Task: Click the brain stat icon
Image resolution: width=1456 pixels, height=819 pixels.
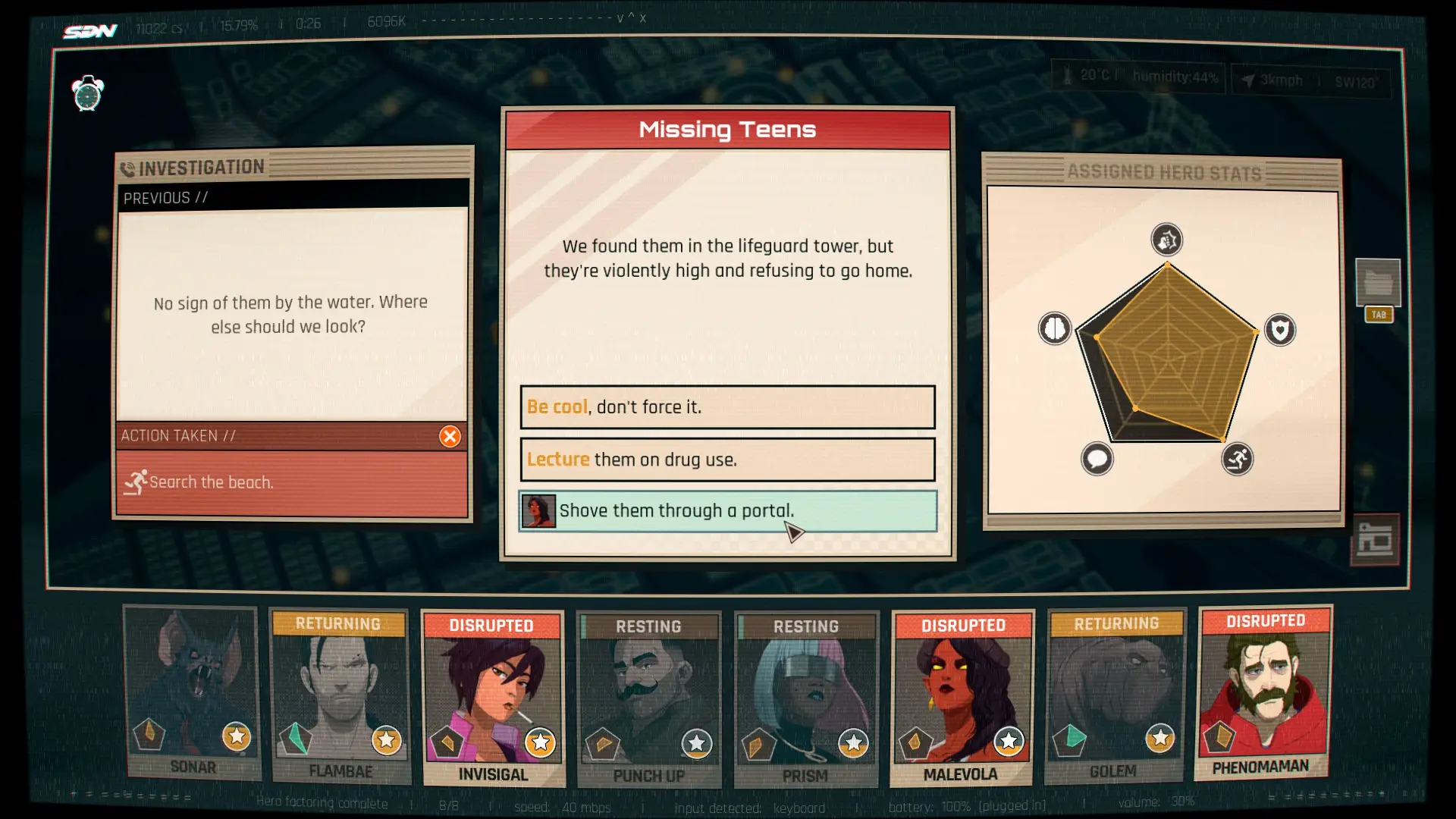Action: (x=1054, y=329)
